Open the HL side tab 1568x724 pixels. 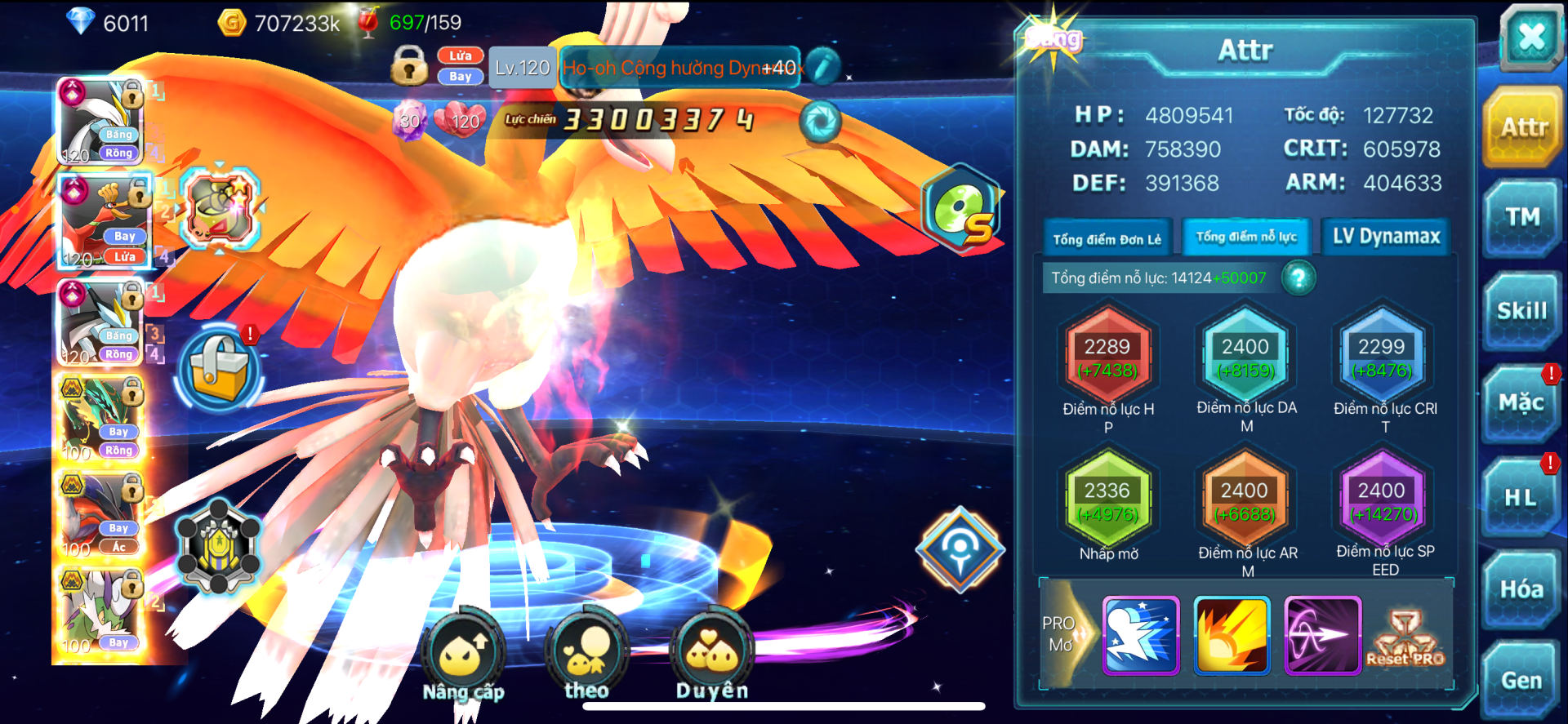[x=1521, y=497]
